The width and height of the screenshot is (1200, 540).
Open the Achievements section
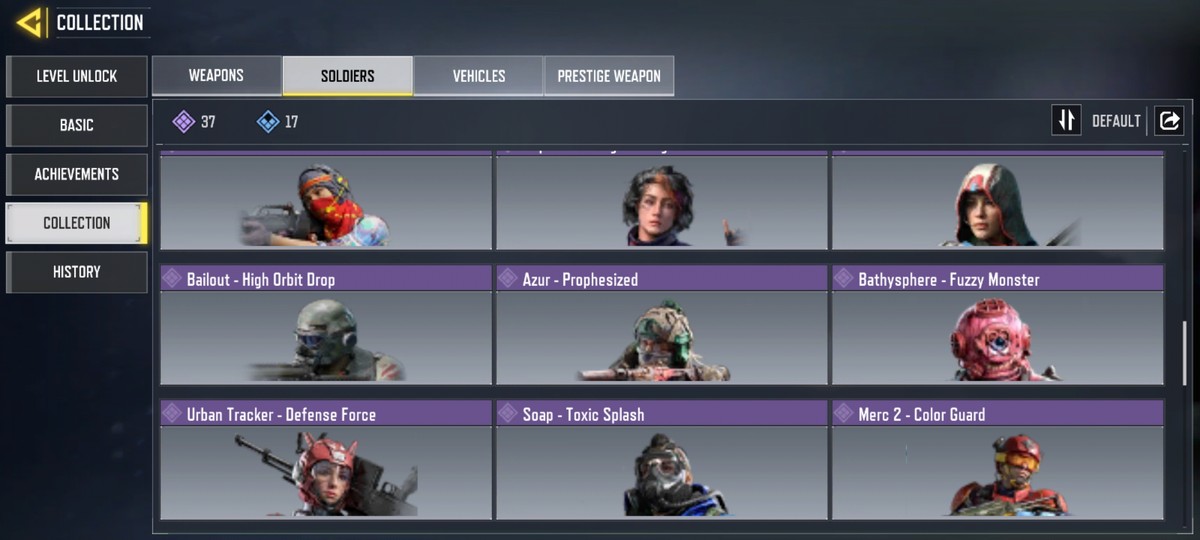click(x=77, y=174)
